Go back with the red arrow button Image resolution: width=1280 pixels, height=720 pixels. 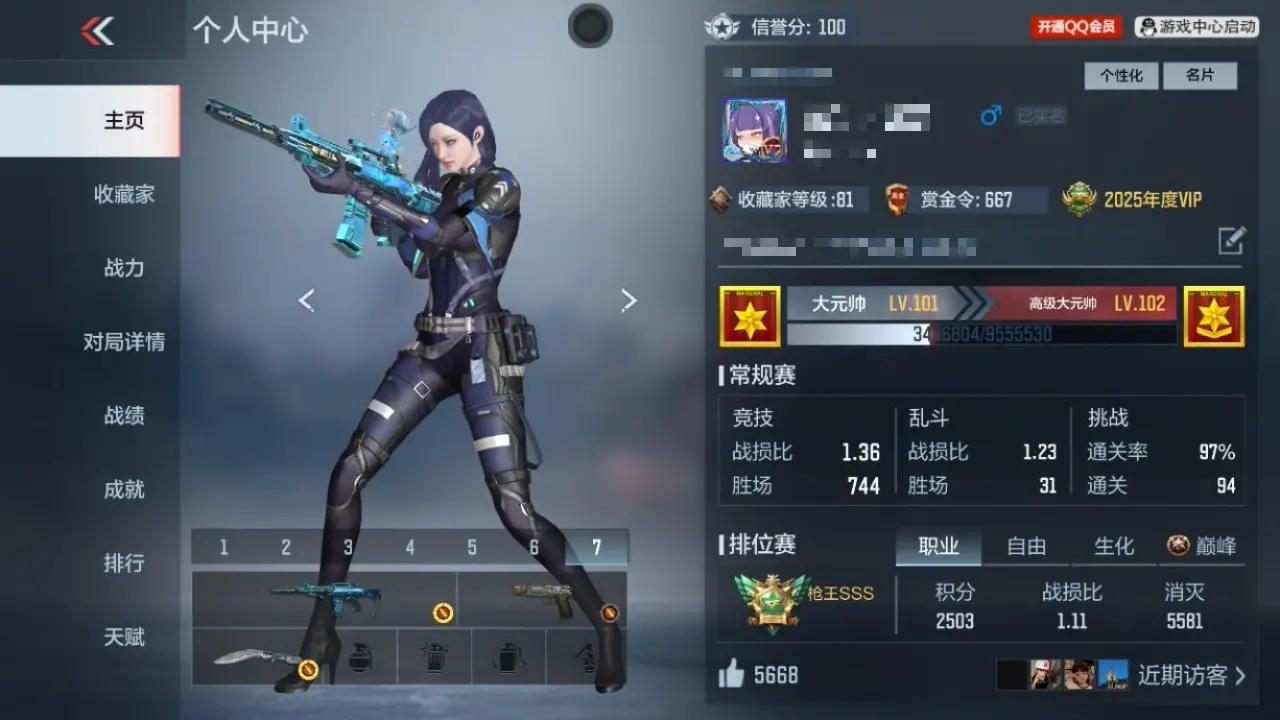[x=97, y=31]
